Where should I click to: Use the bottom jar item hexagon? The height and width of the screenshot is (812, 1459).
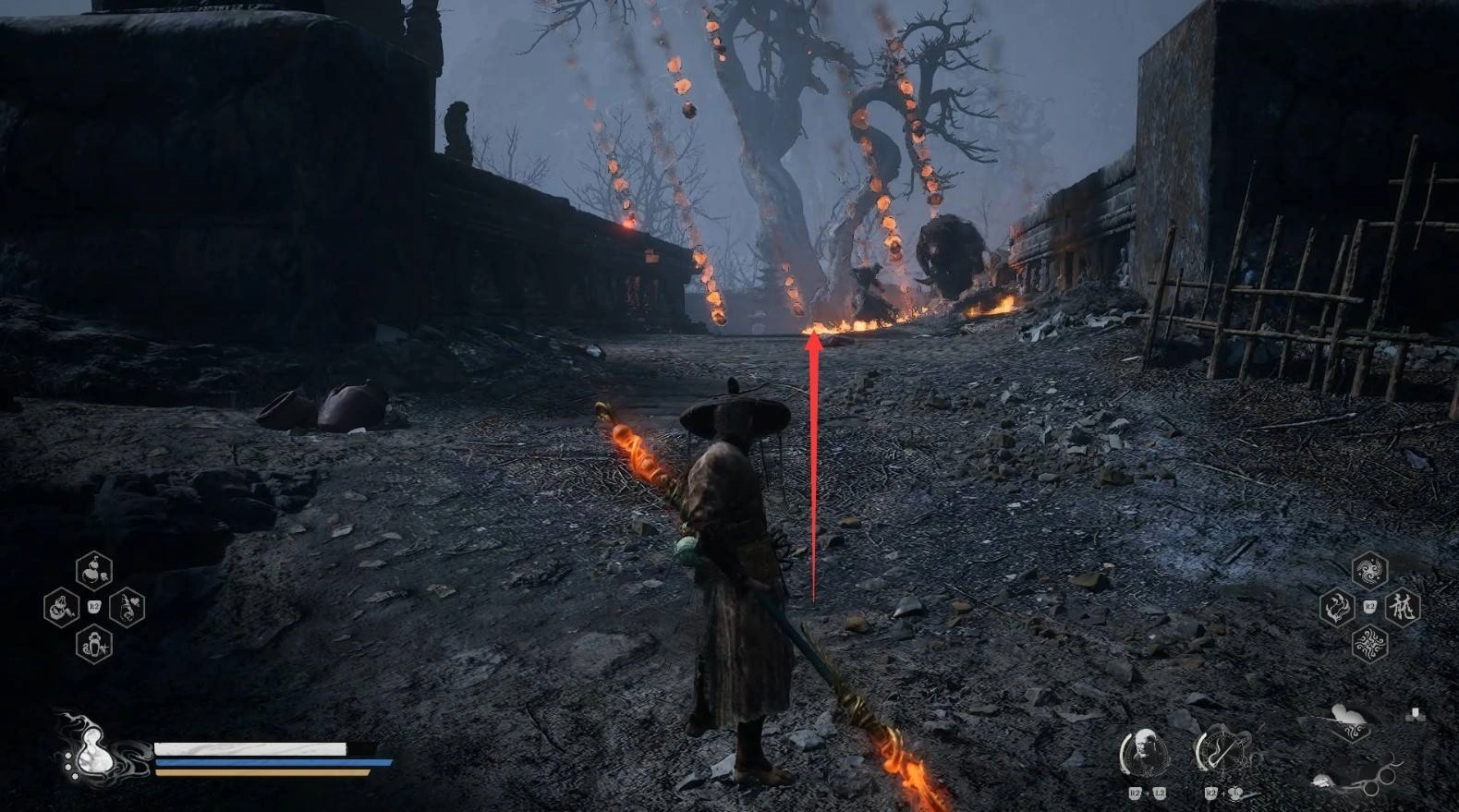(94, 643)
